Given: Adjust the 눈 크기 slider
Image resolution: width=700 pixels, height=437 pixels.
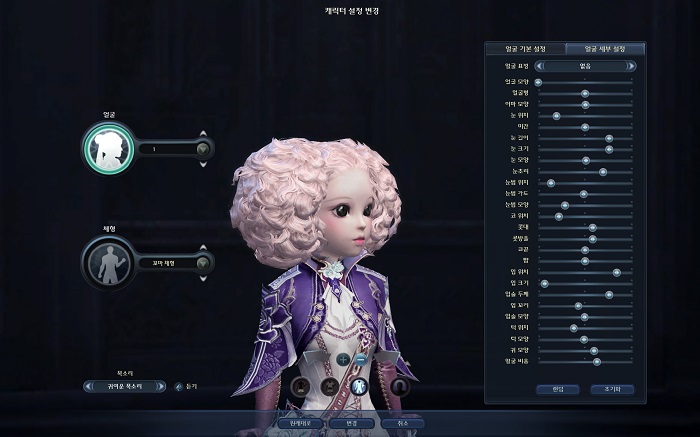Looking at the screenshot, I should (609, 149).
